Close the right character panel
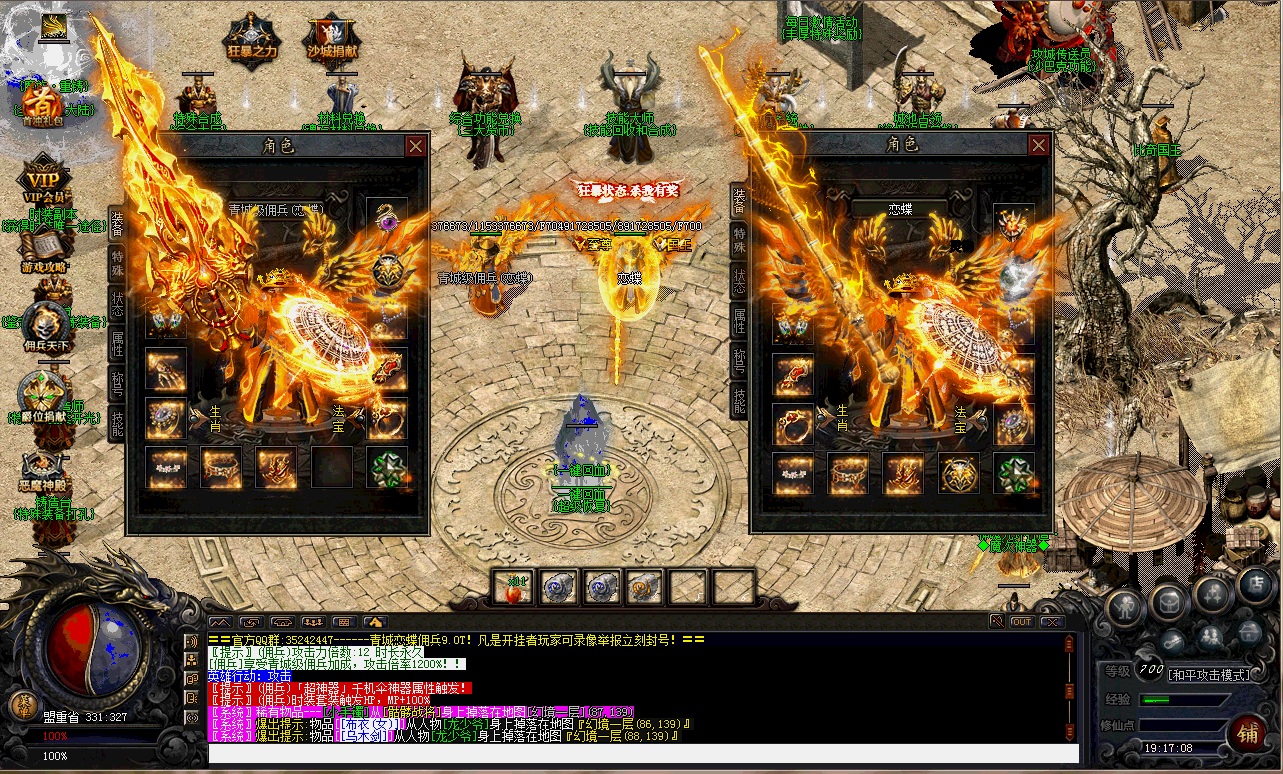 [x=1039, y=146]
